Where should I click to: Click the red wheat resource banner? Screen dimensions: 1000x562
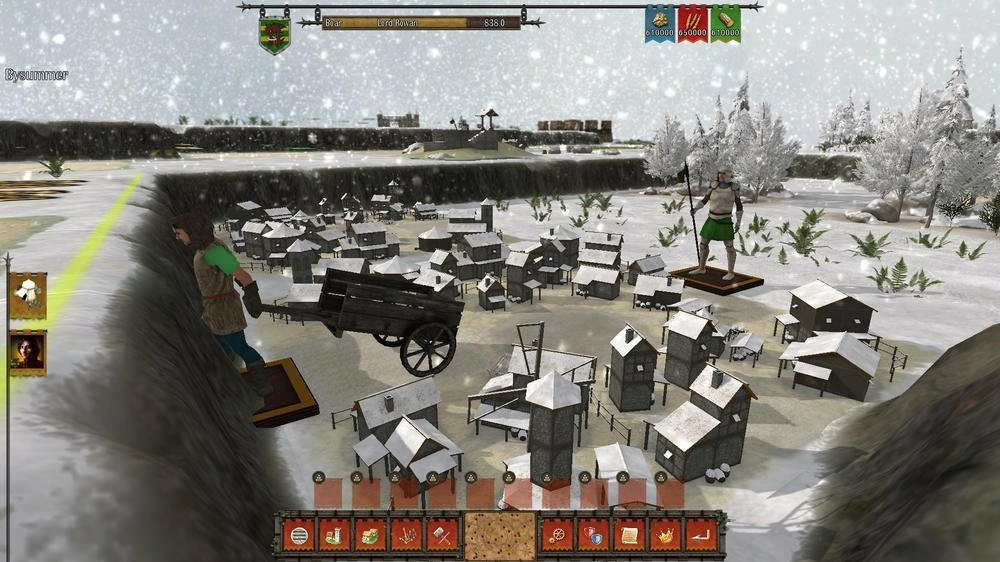click(693, 24)
